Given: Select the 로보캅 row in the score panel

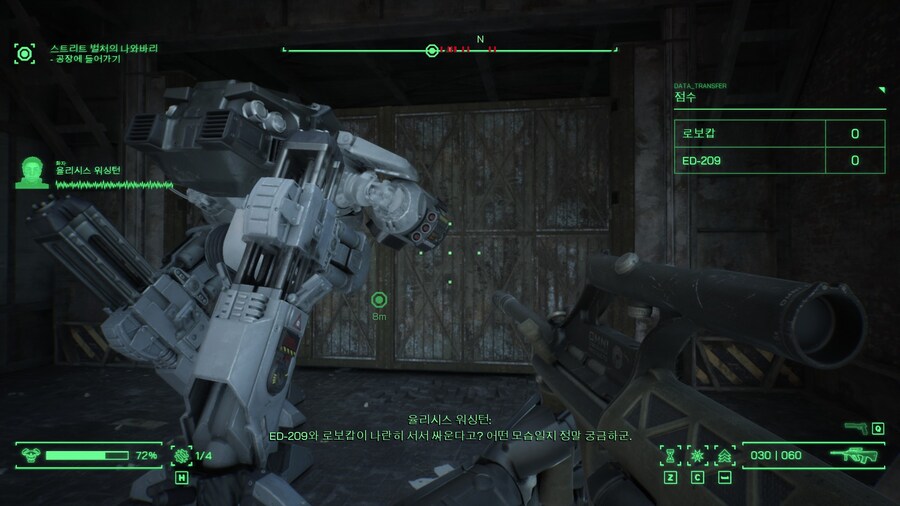Looking at the screenshot, I should 780,133.
